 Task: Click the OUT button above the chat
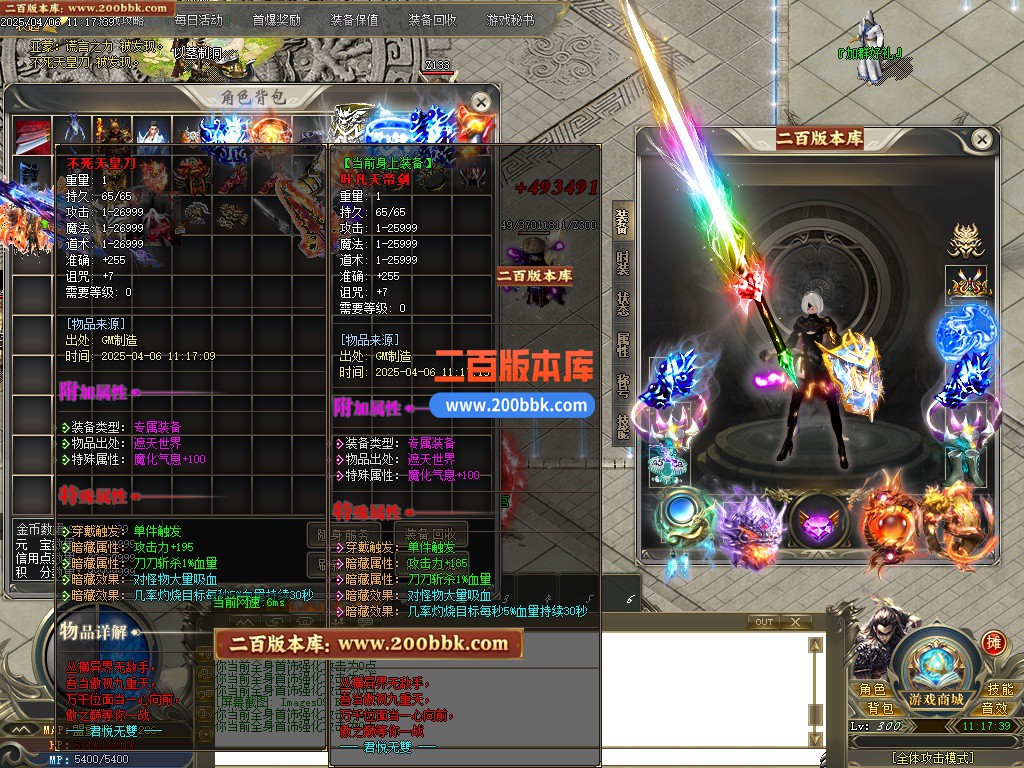point(764,622)
